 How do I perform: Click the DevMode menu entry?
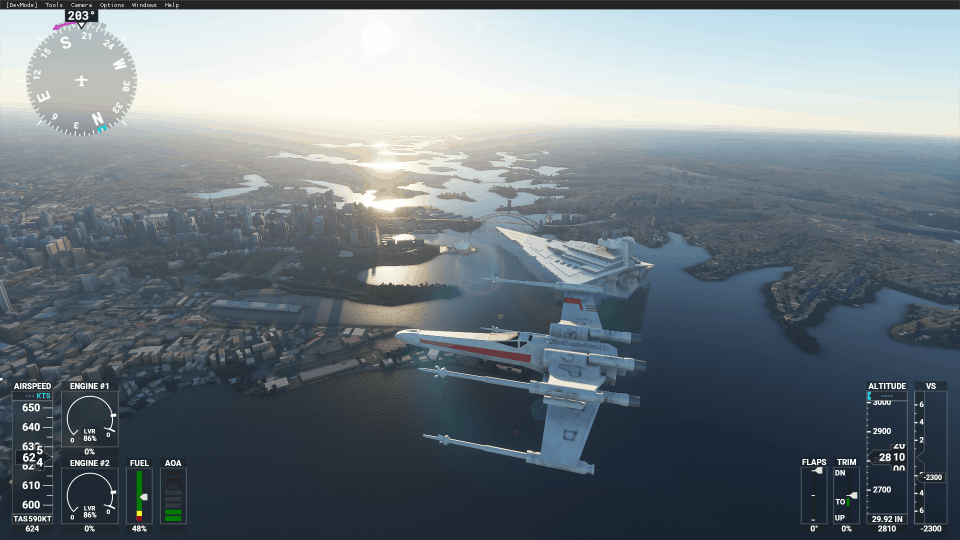point(22,5)
